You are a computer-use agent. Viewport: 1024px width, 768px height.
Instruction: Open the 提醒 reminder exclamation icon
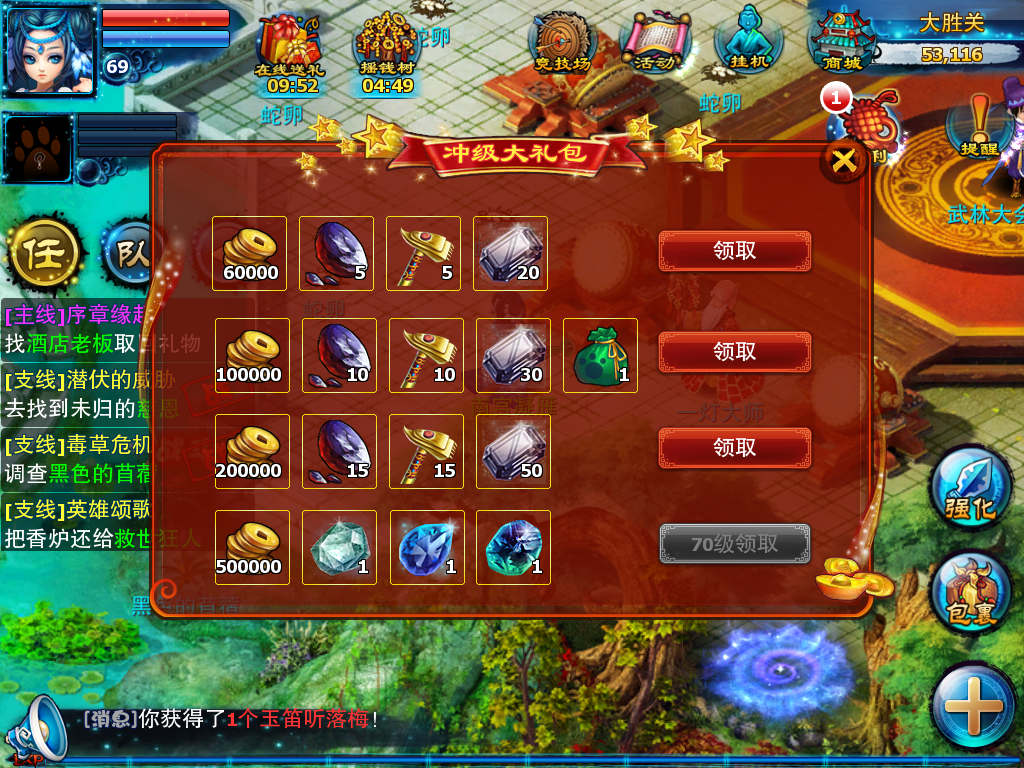click(979, 127)
